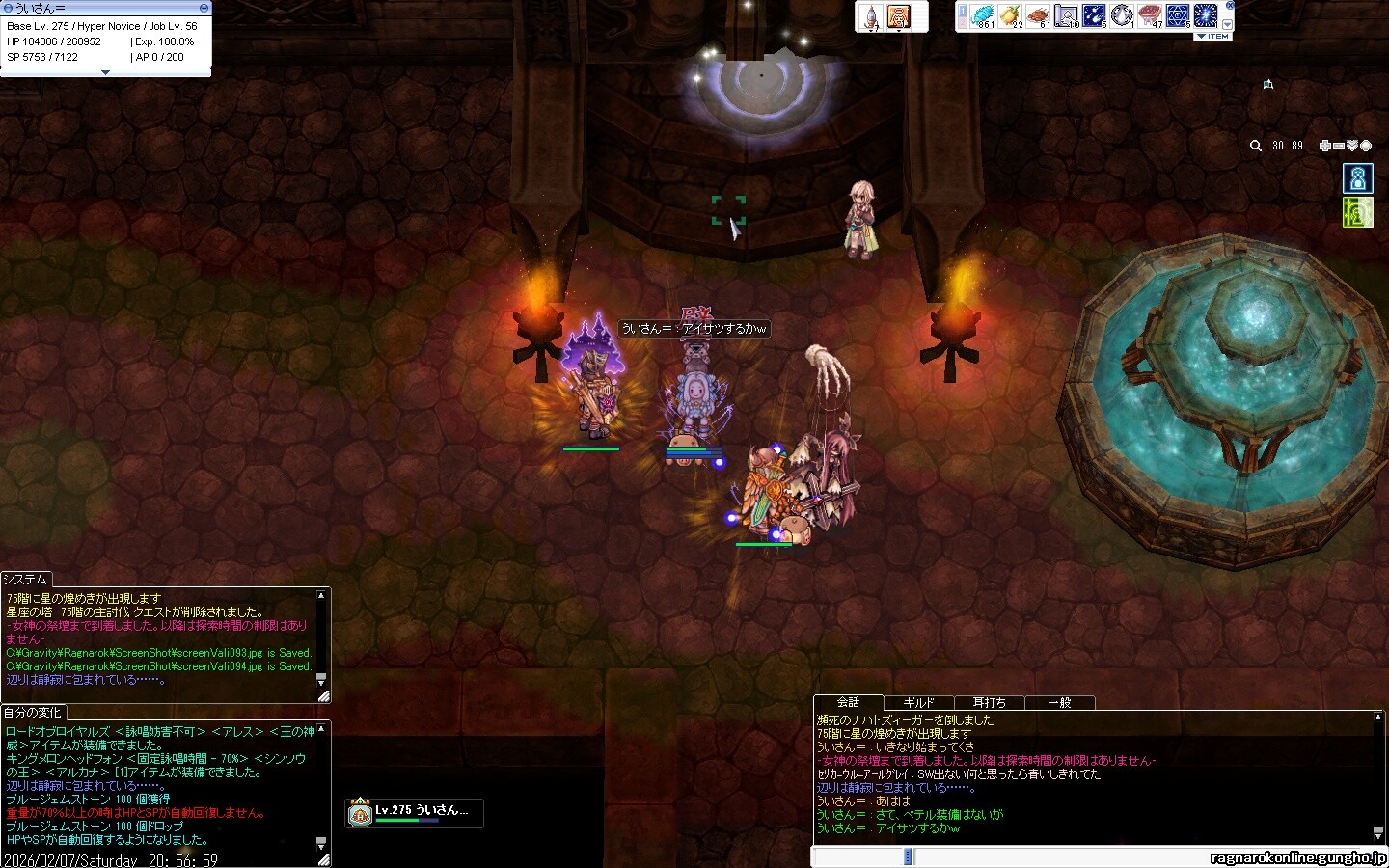Open the 耳打ち whisper tab
This screenshot has height=868, width=1389.
click(x=989, y=703)
